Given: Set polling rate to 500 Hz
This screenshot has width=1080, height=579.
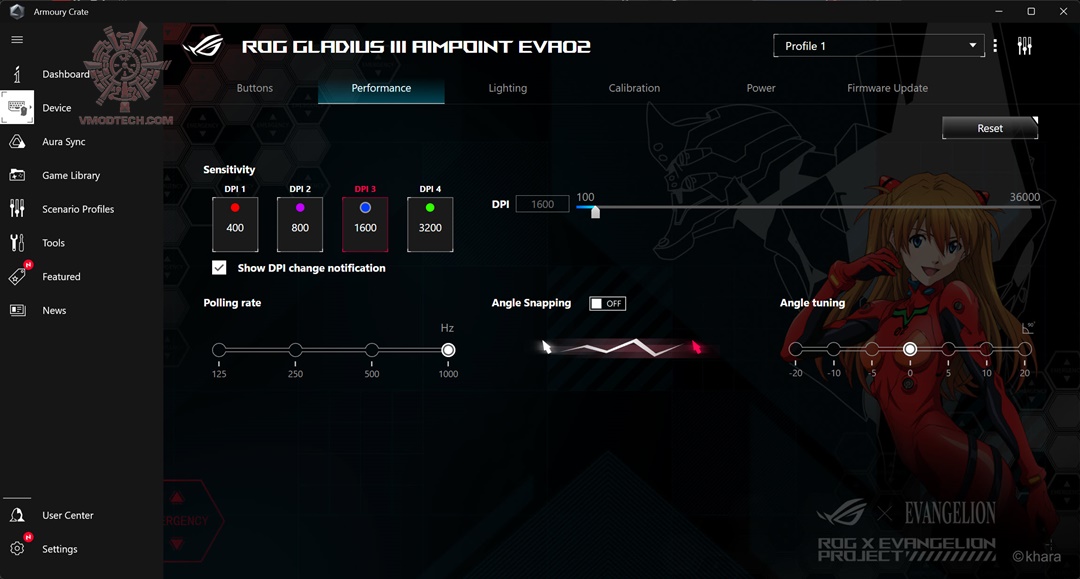Looking at the screenshot, I should pyautogui.click(x=372, y=350).
